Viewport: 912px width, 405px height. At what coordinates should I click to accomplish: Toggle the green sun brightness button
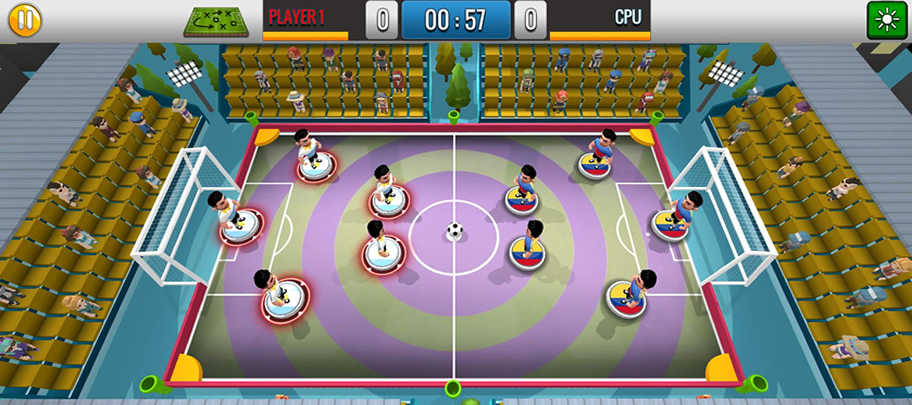tap(886, 21)
